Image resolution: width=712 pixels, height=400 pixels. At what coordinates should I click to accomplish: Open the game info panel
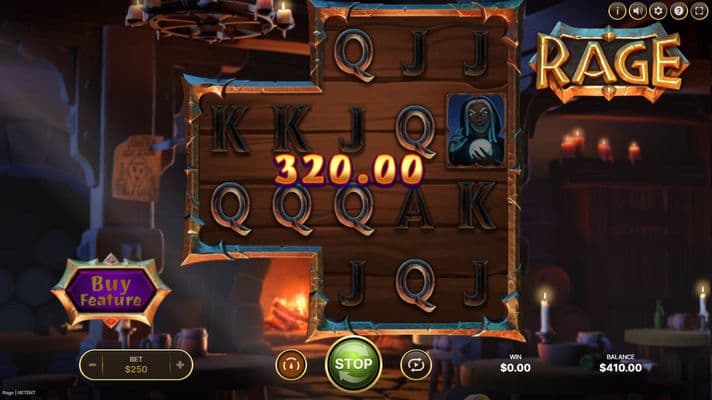click(617, 11)
